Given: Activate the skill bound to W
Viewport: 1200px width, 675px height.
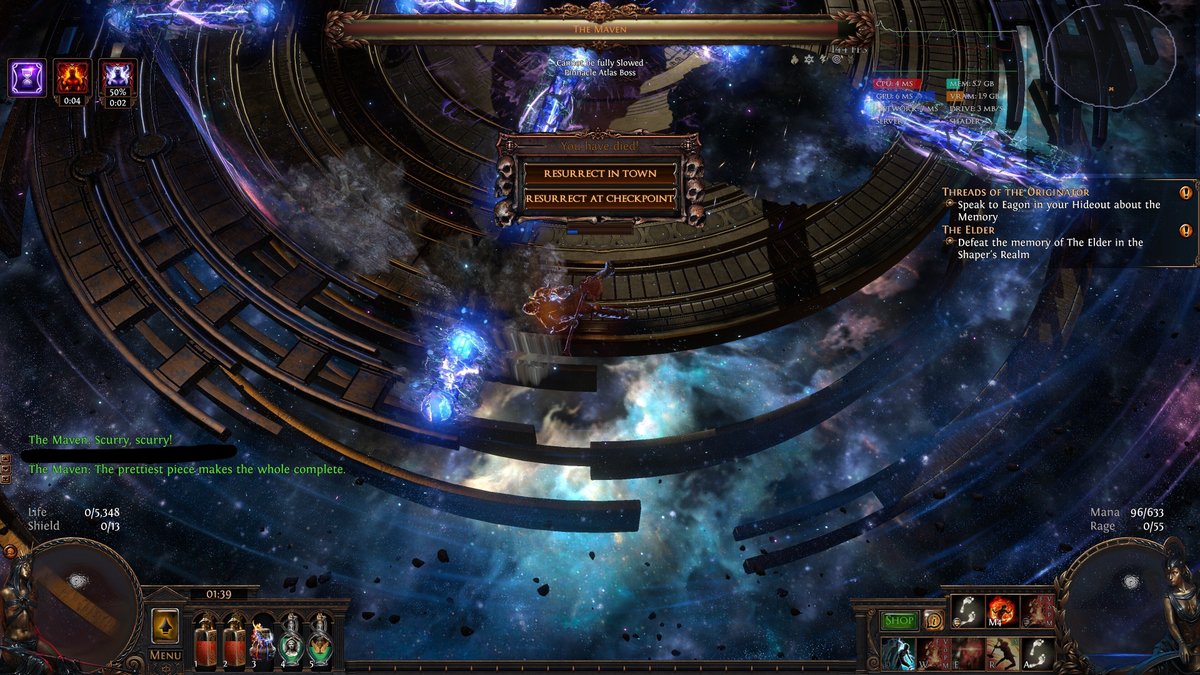Looking at the screenshot, I should (934, 653).
